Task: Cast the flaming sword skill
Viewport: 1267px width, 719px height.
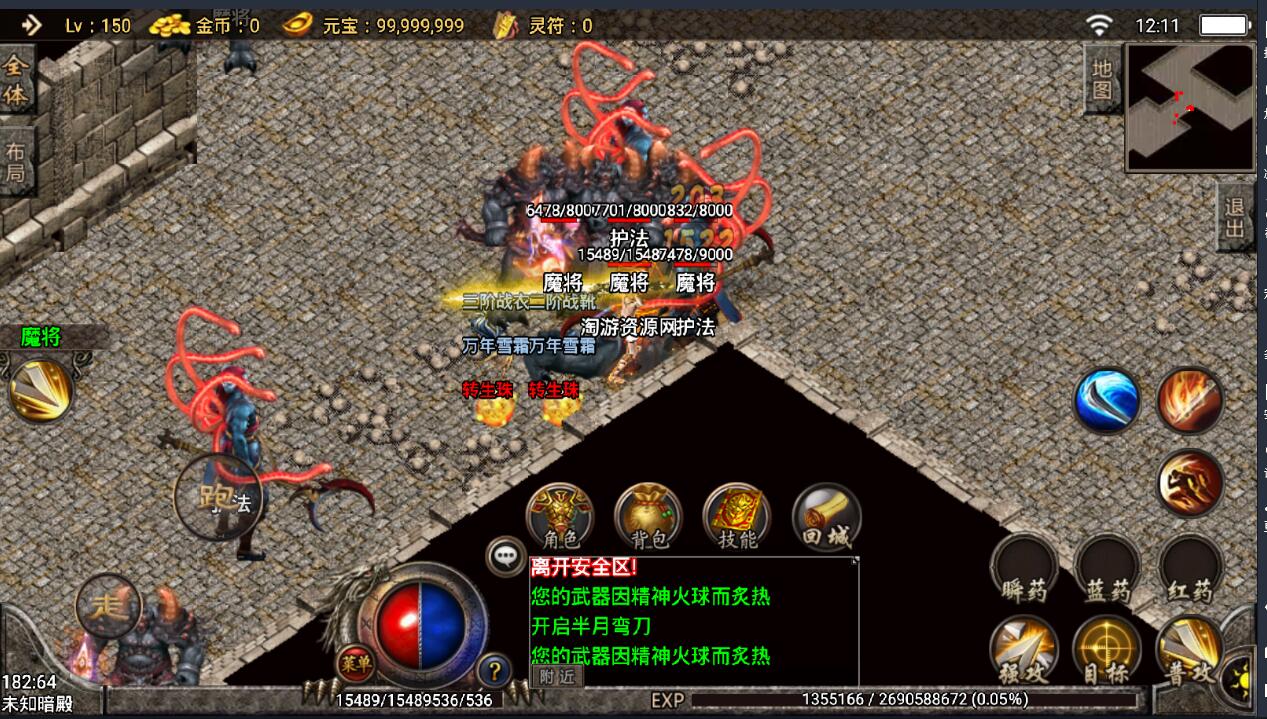Action: tap(1190, 401)
